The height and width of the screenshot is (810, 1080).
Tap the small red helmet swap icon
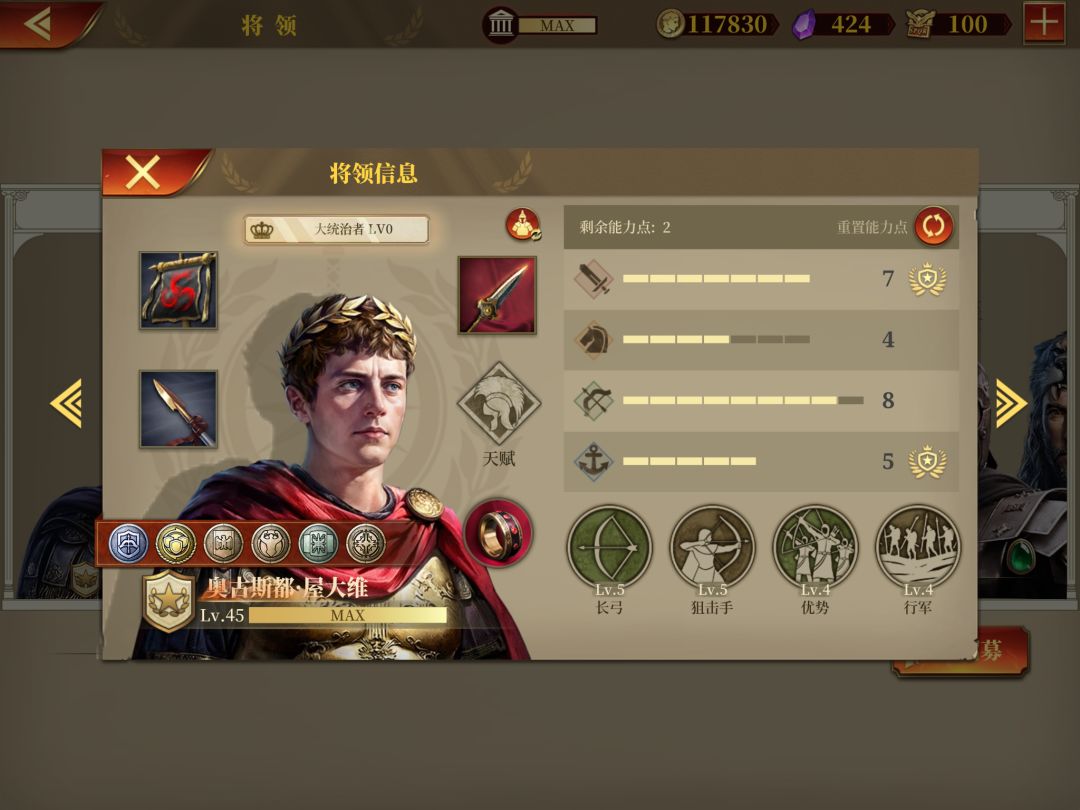[x=523, y=226]
